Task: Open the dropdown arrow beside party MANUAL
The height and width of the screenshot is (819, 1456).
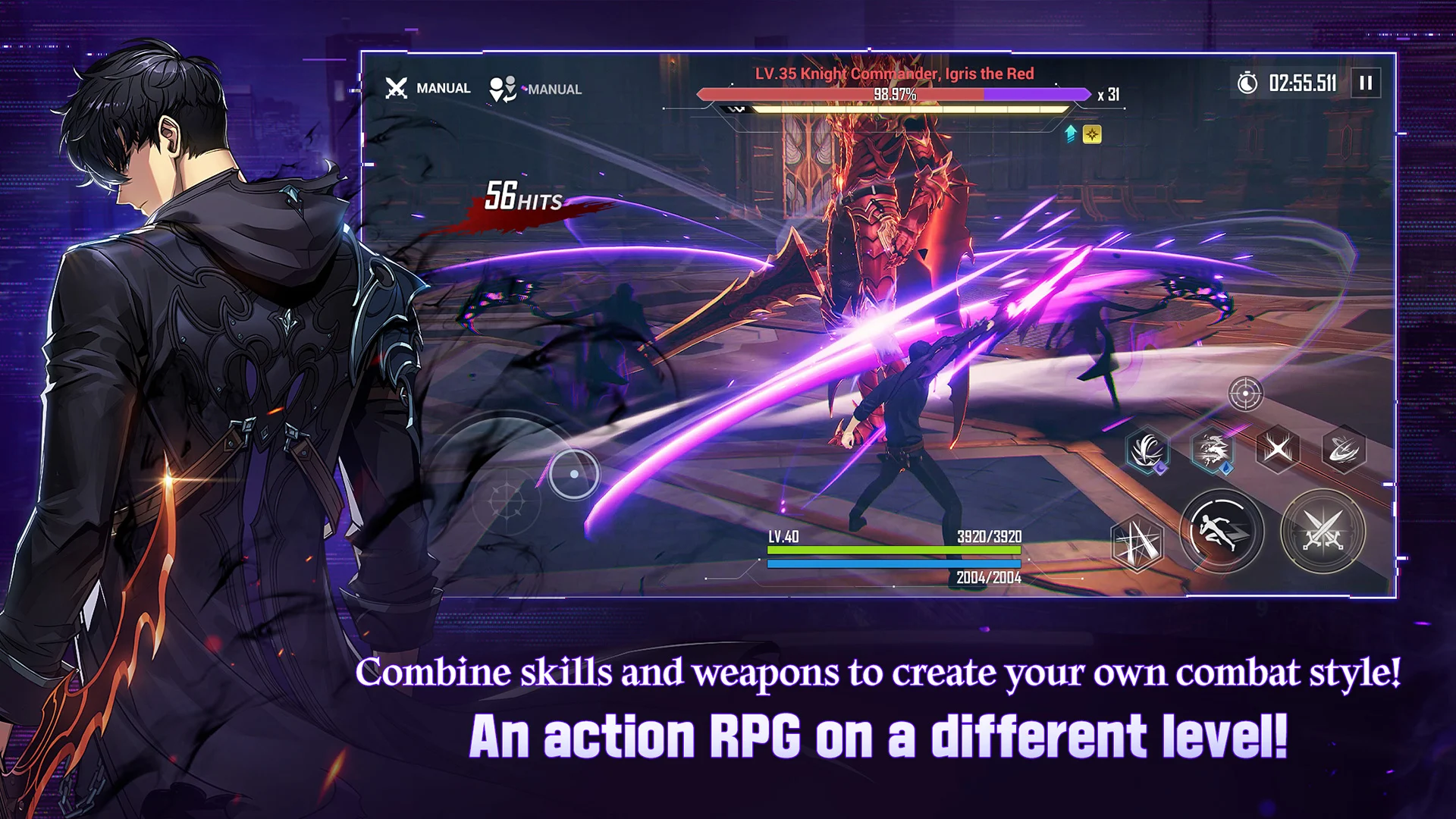Action: (x=523, y=89)
